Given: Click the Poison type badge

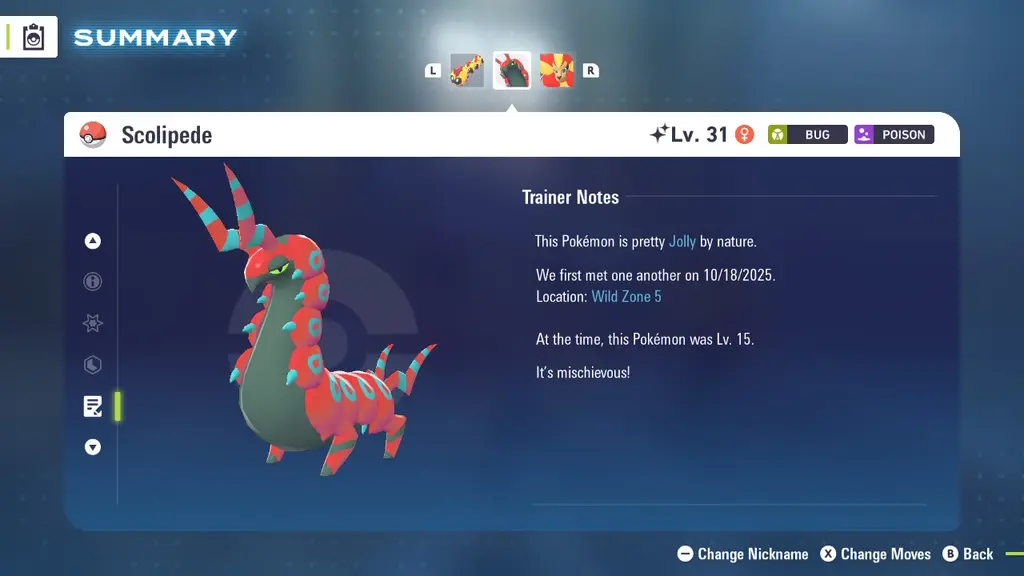Looking at the screenshot, I should click(x=894, y=135).
